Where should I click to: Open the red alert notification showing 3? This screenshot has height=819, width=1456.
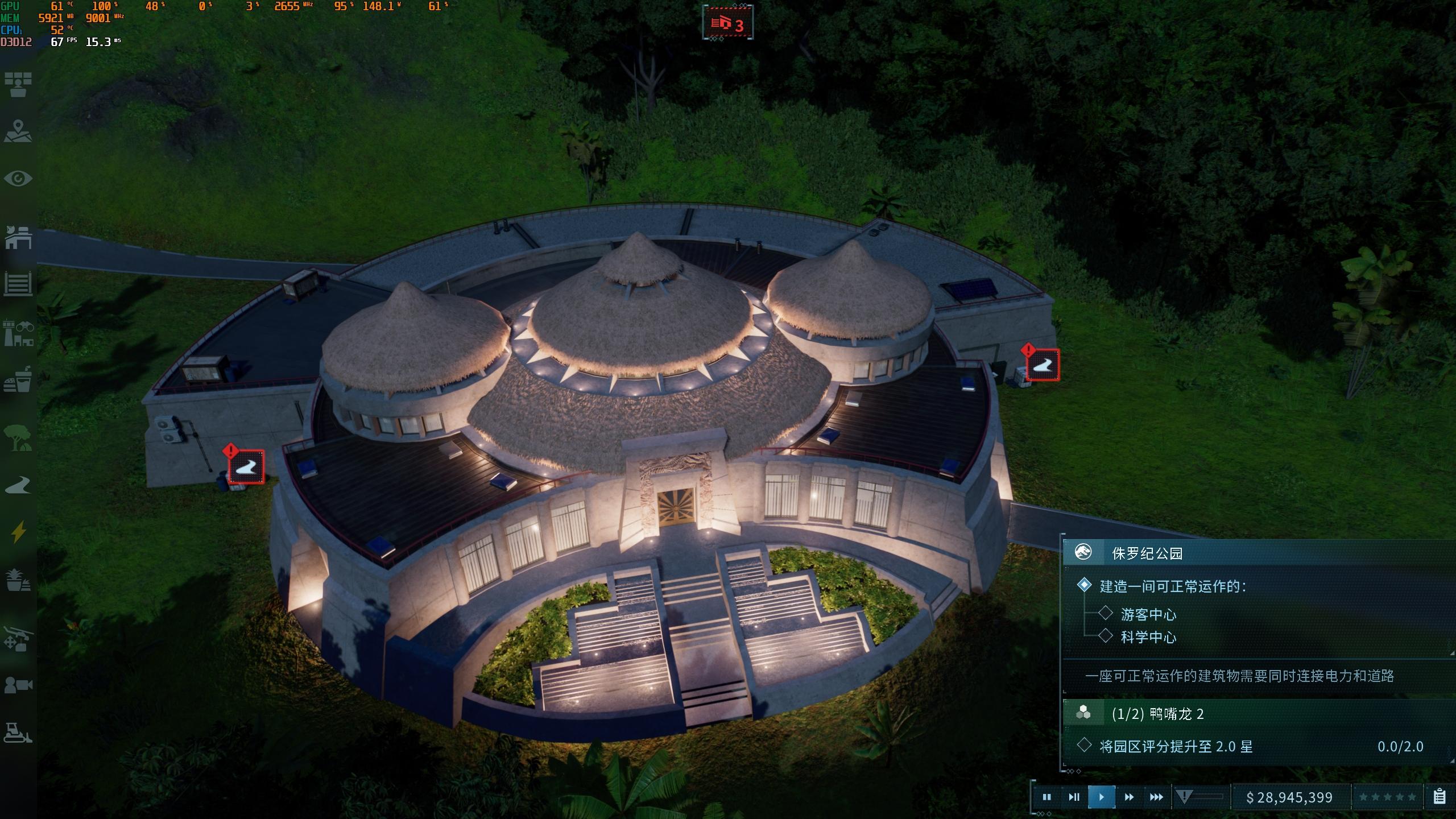point(728,24)
